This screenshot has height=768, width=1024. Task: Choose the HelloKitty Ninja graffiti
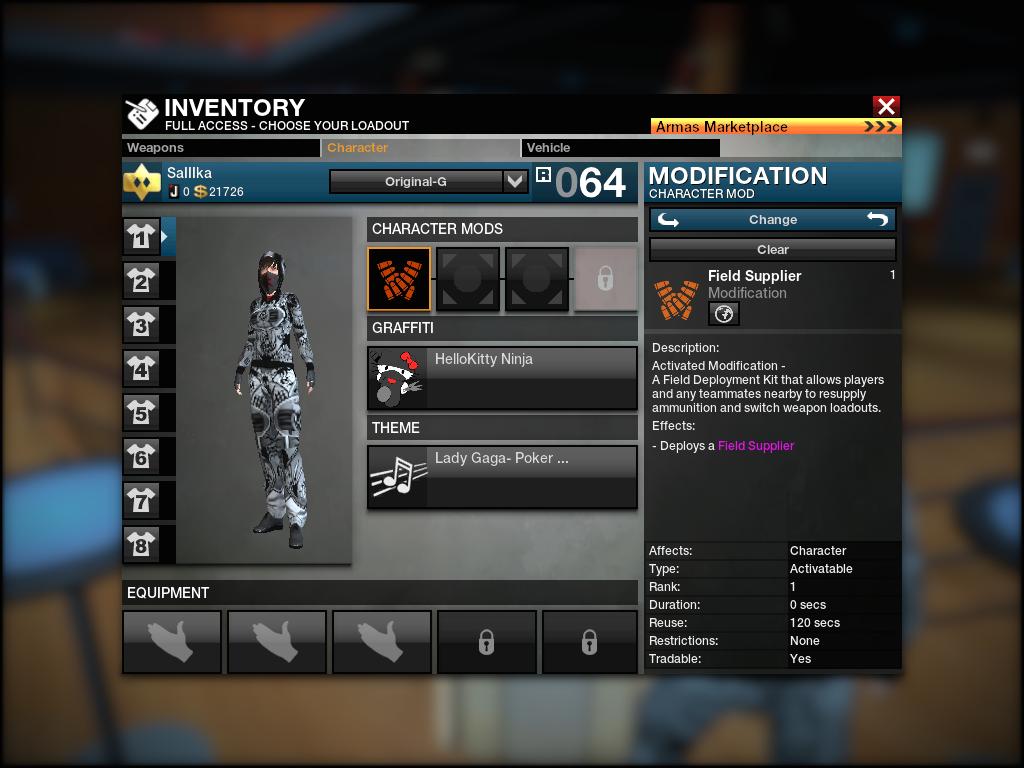click(x=502, y=378)
